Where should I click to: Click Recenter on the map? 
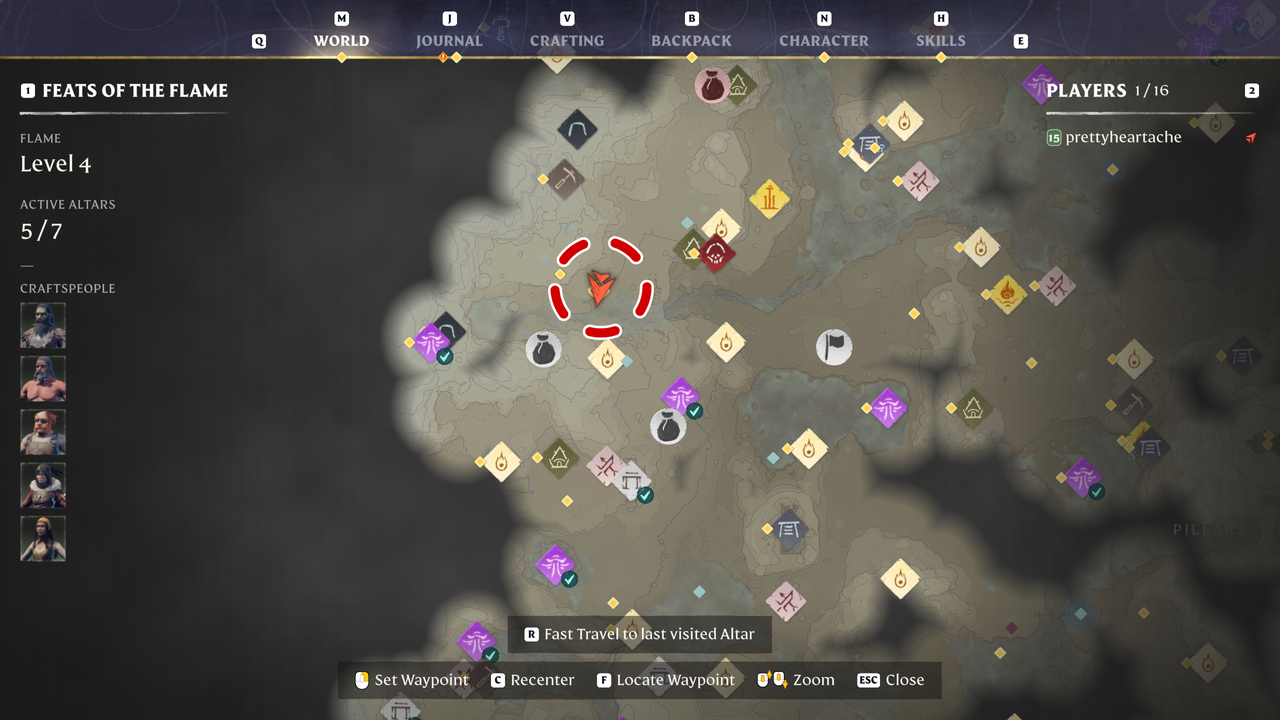pos(533,680)
